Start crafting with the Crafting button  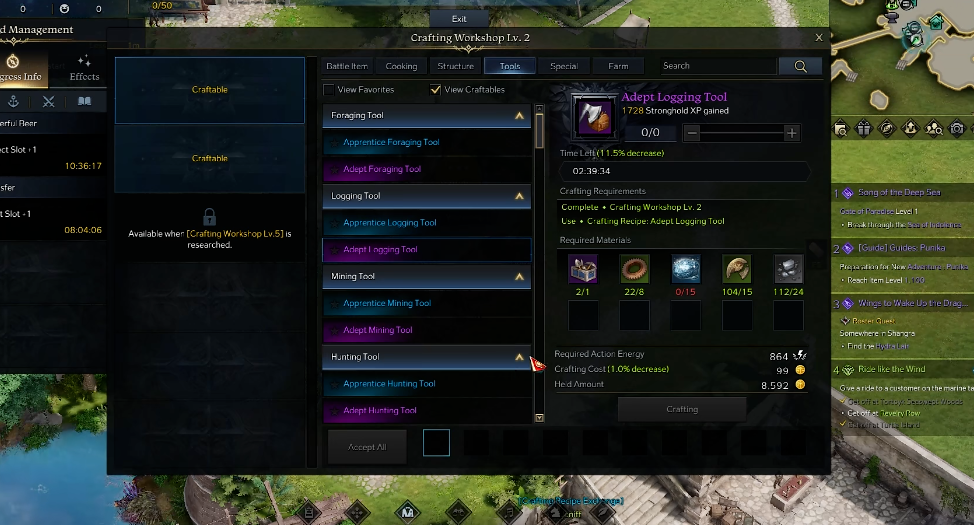pos(682,409)
